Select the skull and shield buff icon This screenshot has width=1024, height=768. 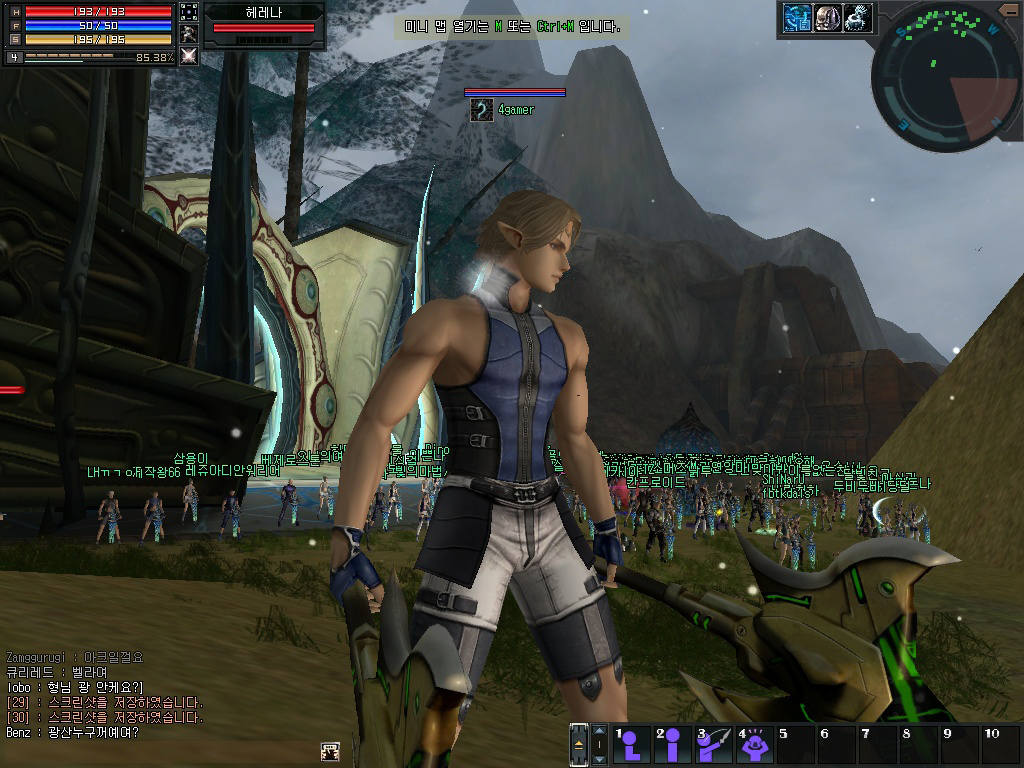click(x=828, y=17)
